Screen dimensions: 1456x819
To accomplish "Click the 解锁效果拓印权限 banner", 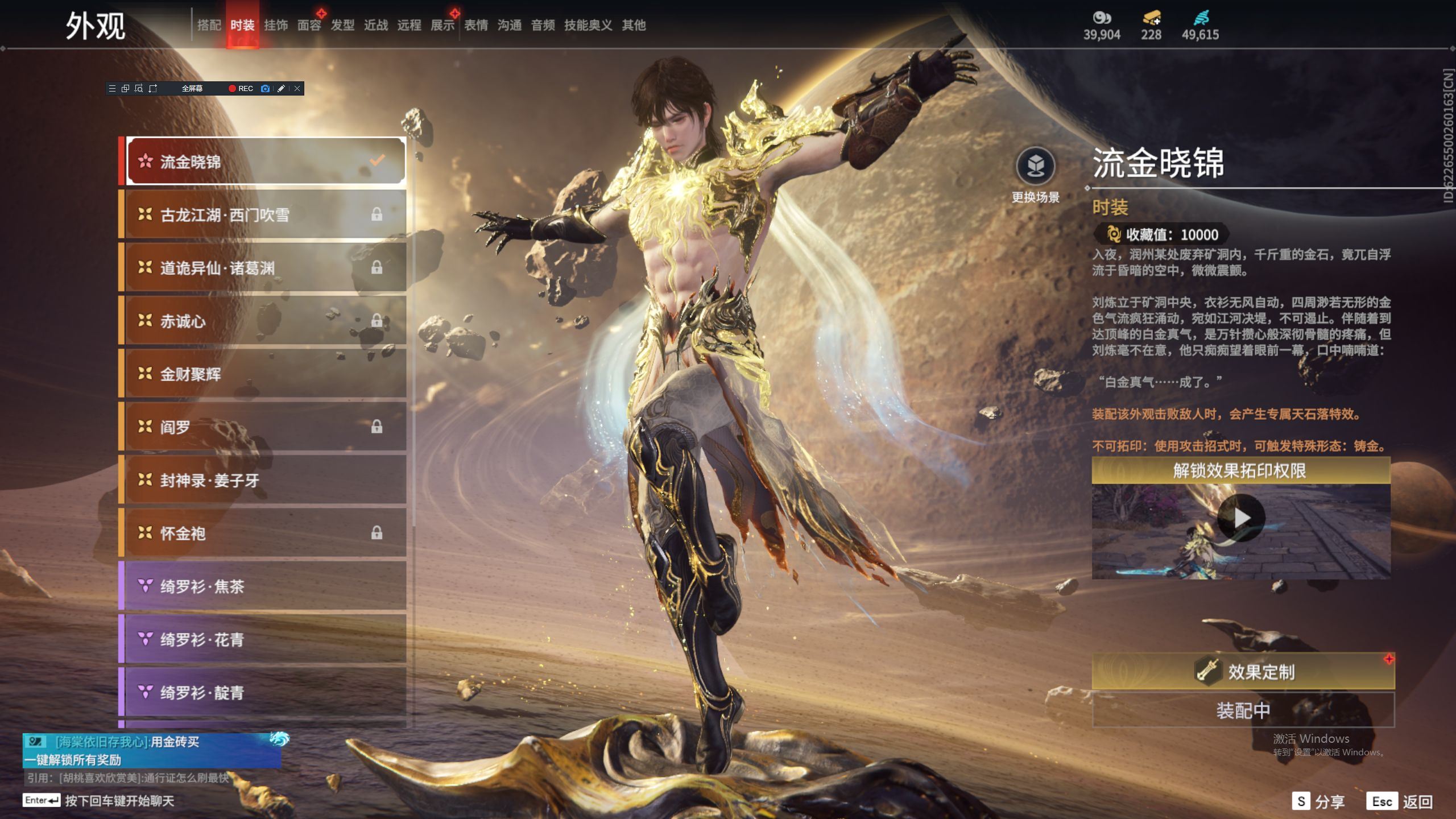I will coord(1240,470).
